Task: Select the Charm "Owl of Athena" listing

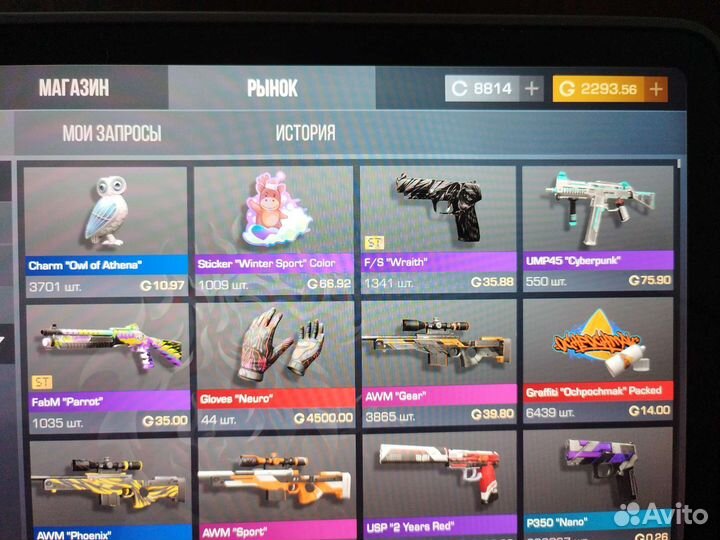Action: pos(107,227)
